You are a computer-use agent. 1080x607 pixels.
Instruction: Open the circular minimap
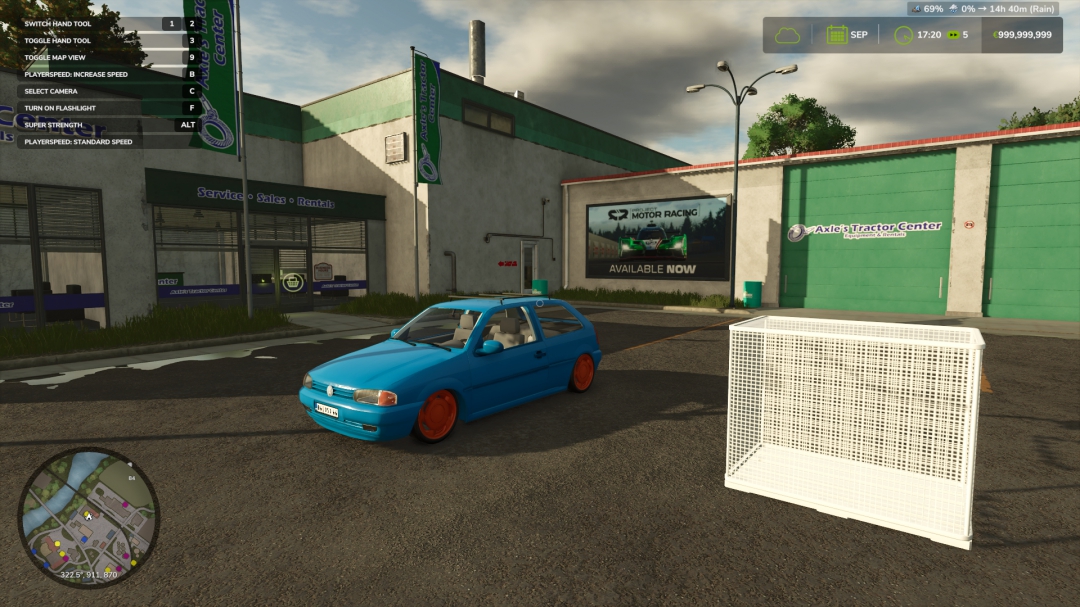(88, 516)
